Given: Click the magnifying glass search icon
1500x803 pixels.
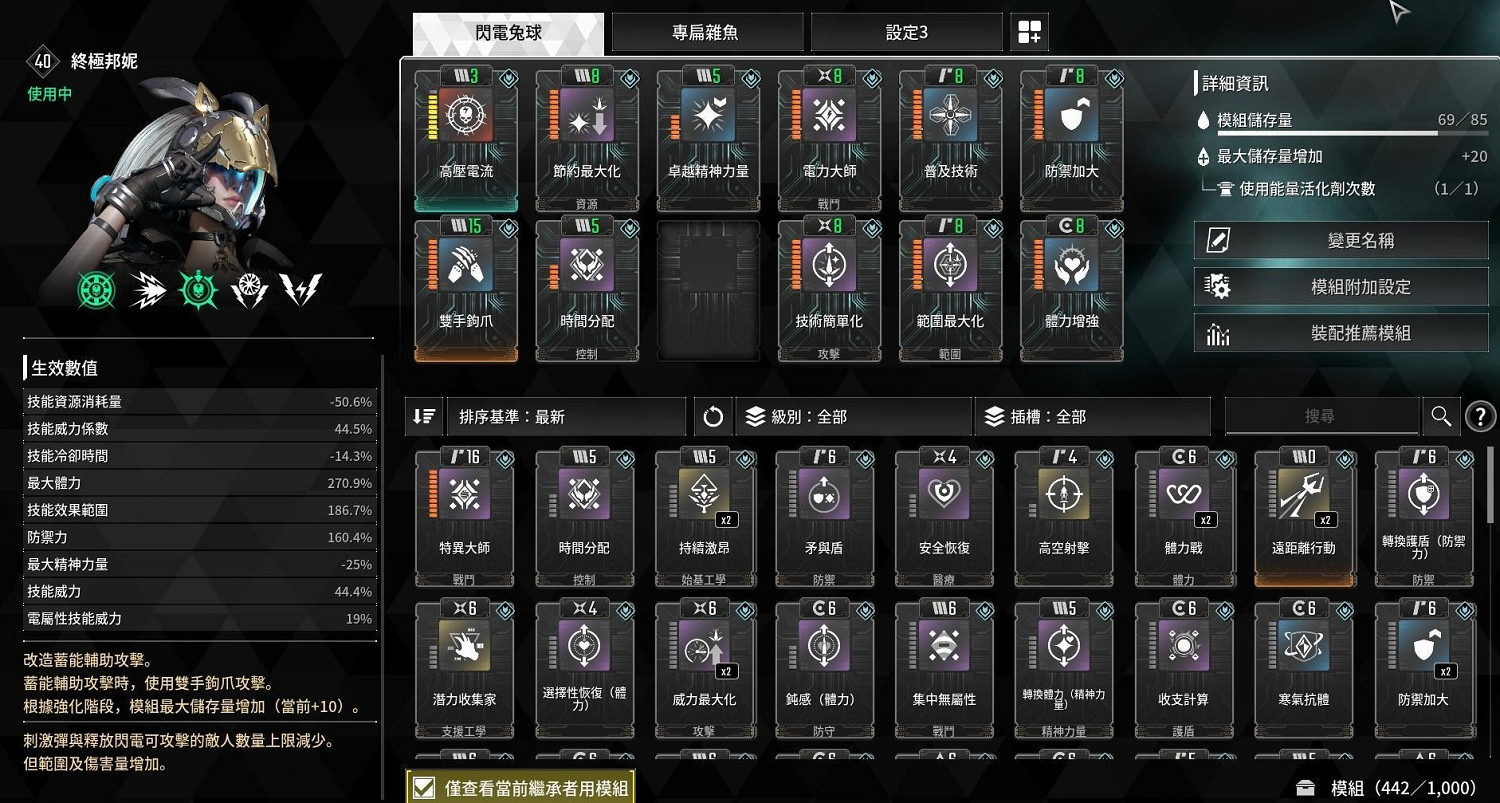Looking at the screenshot, I should [x=1441, y=416].
